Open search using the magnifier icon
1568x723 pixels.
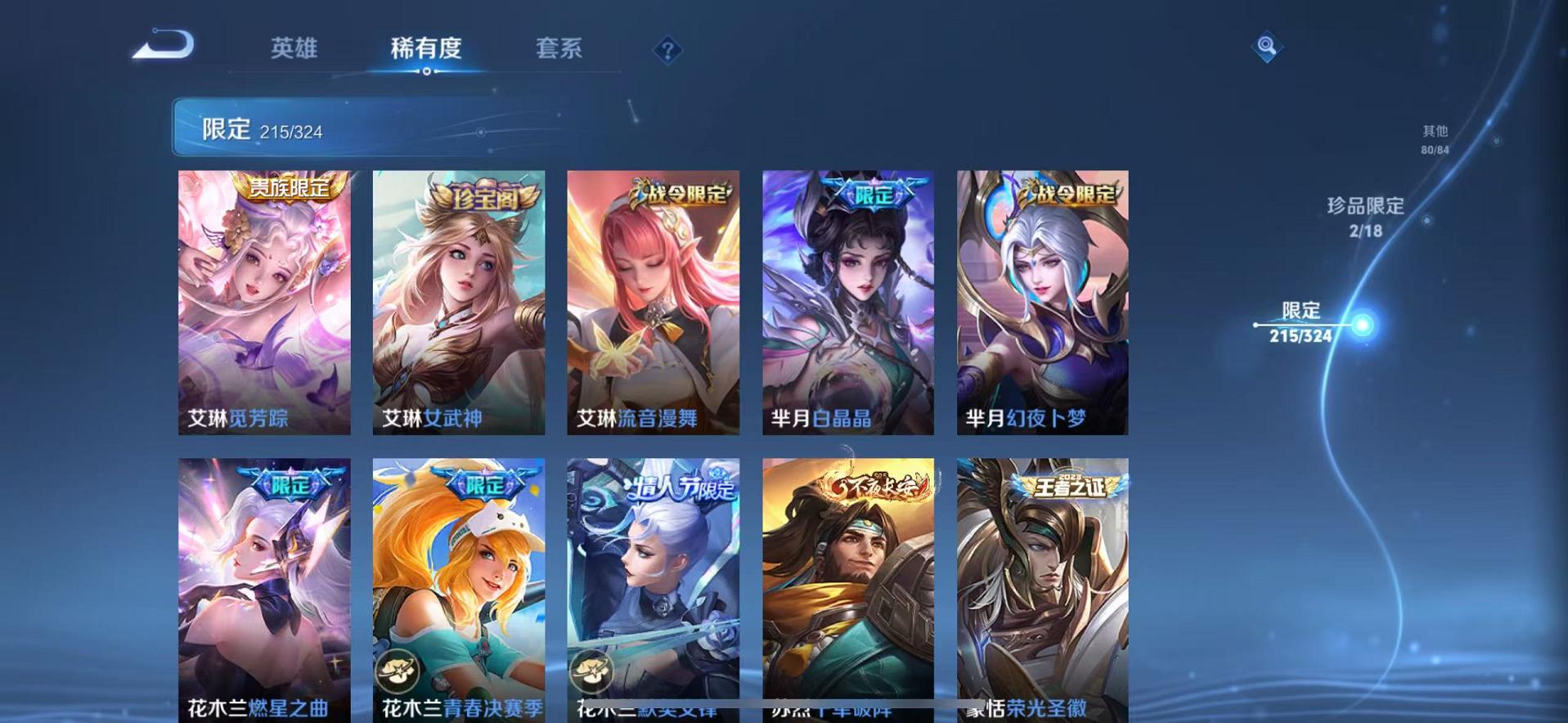tap(1266, 46)
